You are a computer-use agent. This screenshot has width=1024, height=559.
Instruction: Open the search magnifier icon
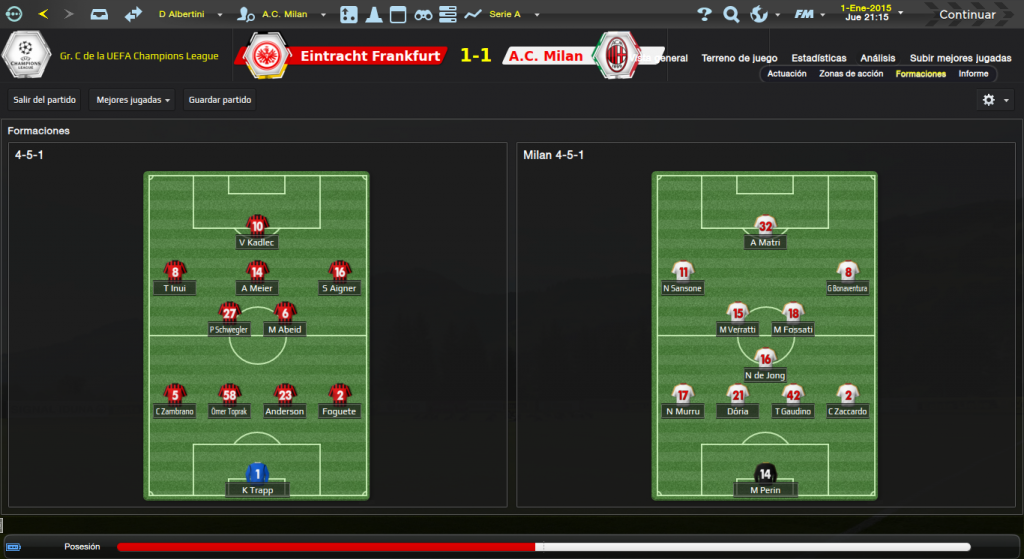[x=731, y=15]
